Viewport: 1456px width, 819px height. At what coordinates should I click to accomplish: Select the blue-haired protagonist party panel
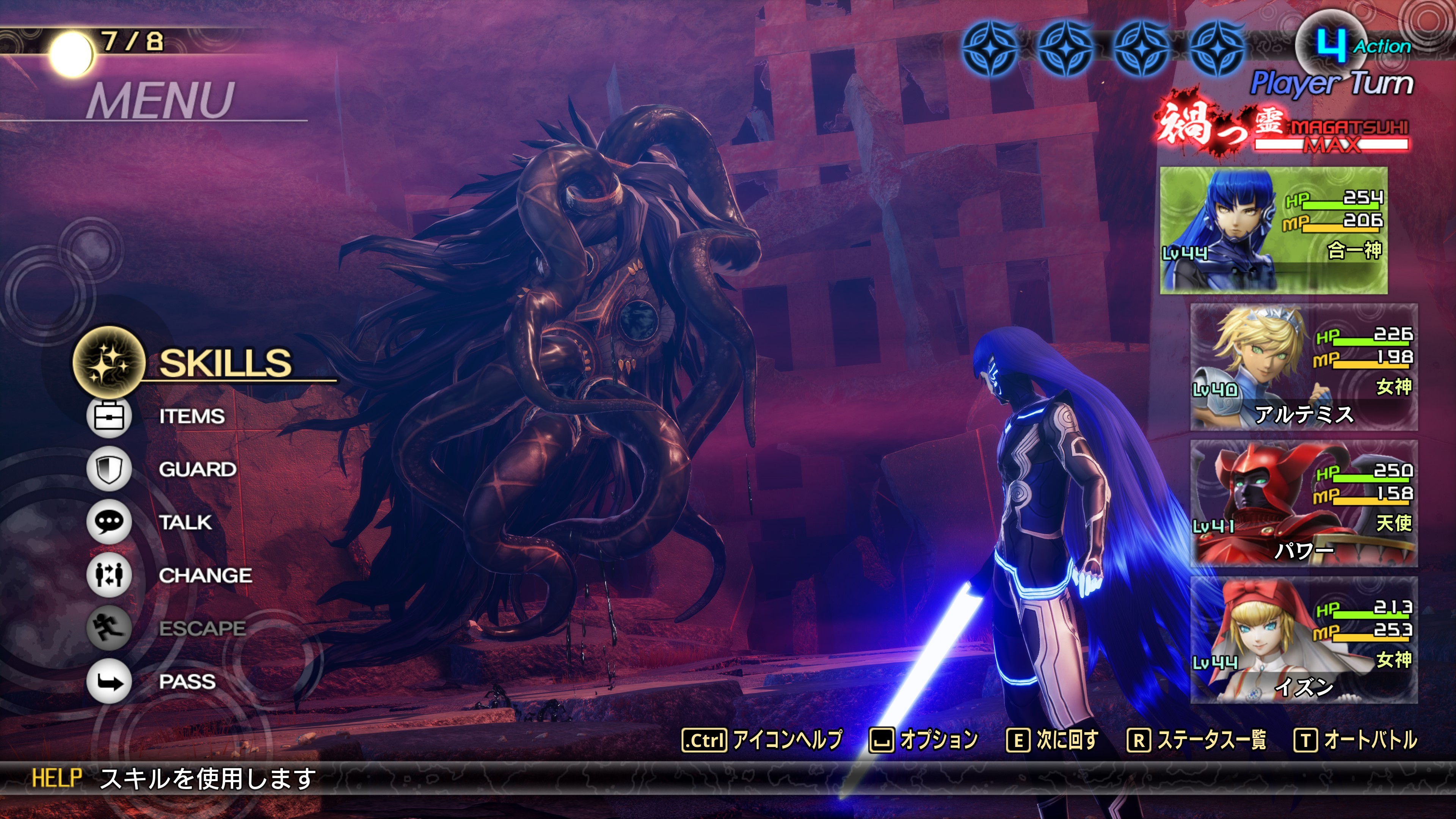1273,230
